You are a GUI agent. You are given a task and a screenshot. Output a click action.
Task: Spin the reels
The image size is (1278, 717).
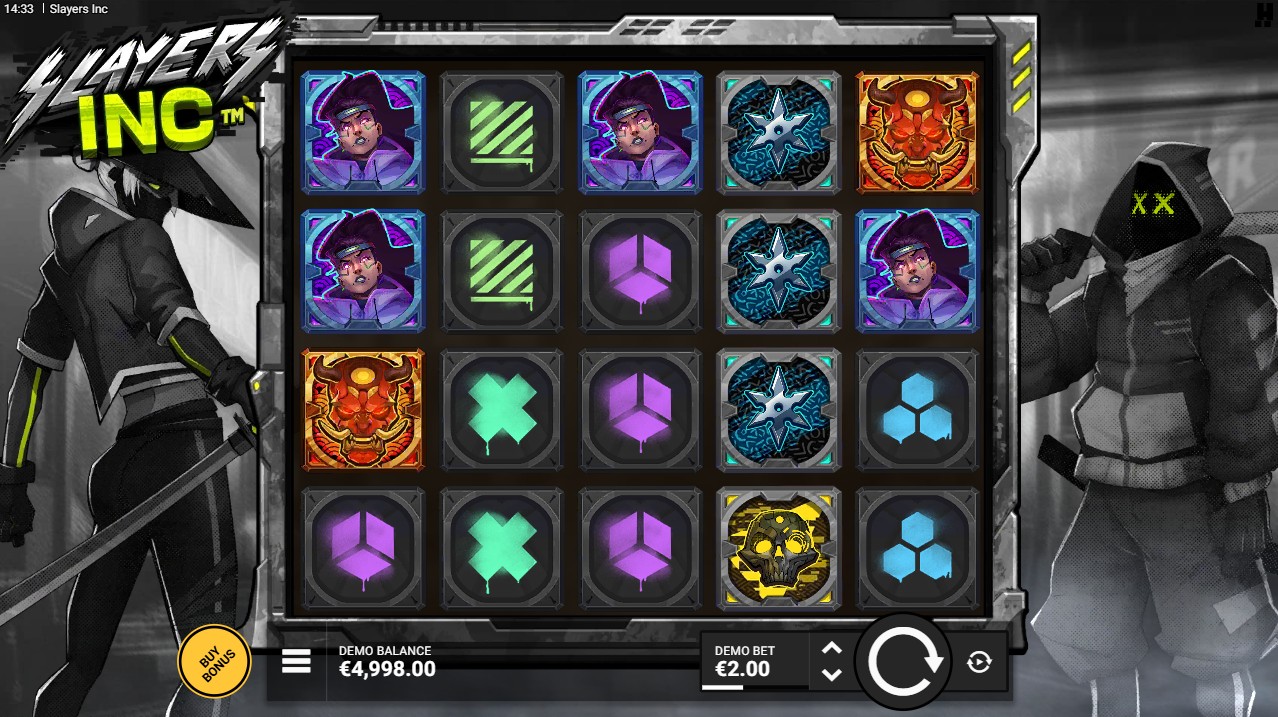(905, 661)
